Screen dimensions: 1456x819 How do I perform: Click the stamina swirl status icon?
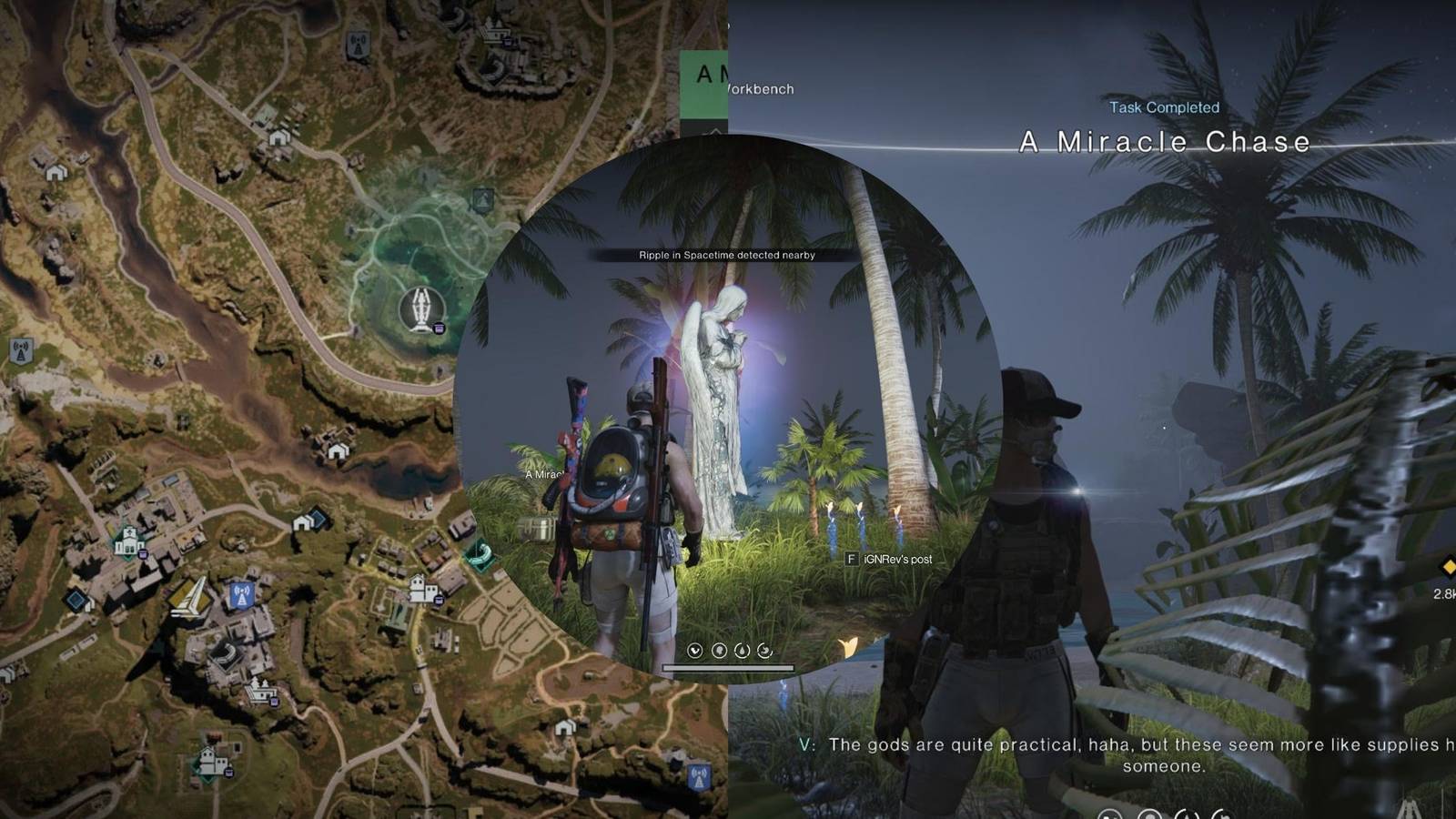point(764,652)
